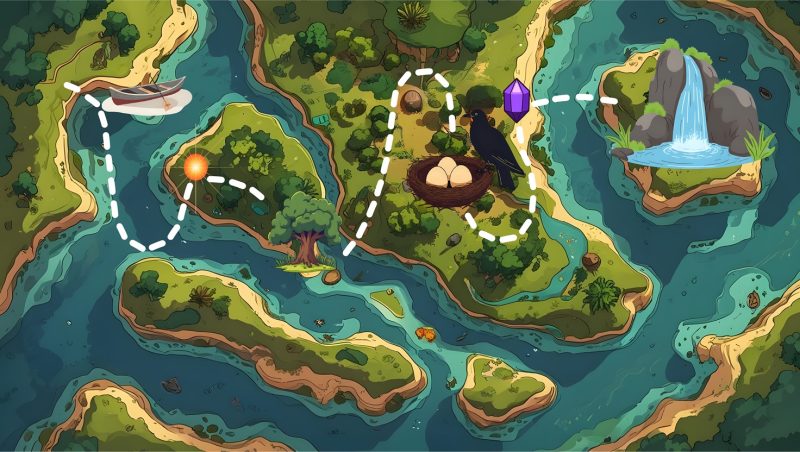This screenshot has width=800, height=452.
Task: Select the nest with eggs node
Action: 449,178
